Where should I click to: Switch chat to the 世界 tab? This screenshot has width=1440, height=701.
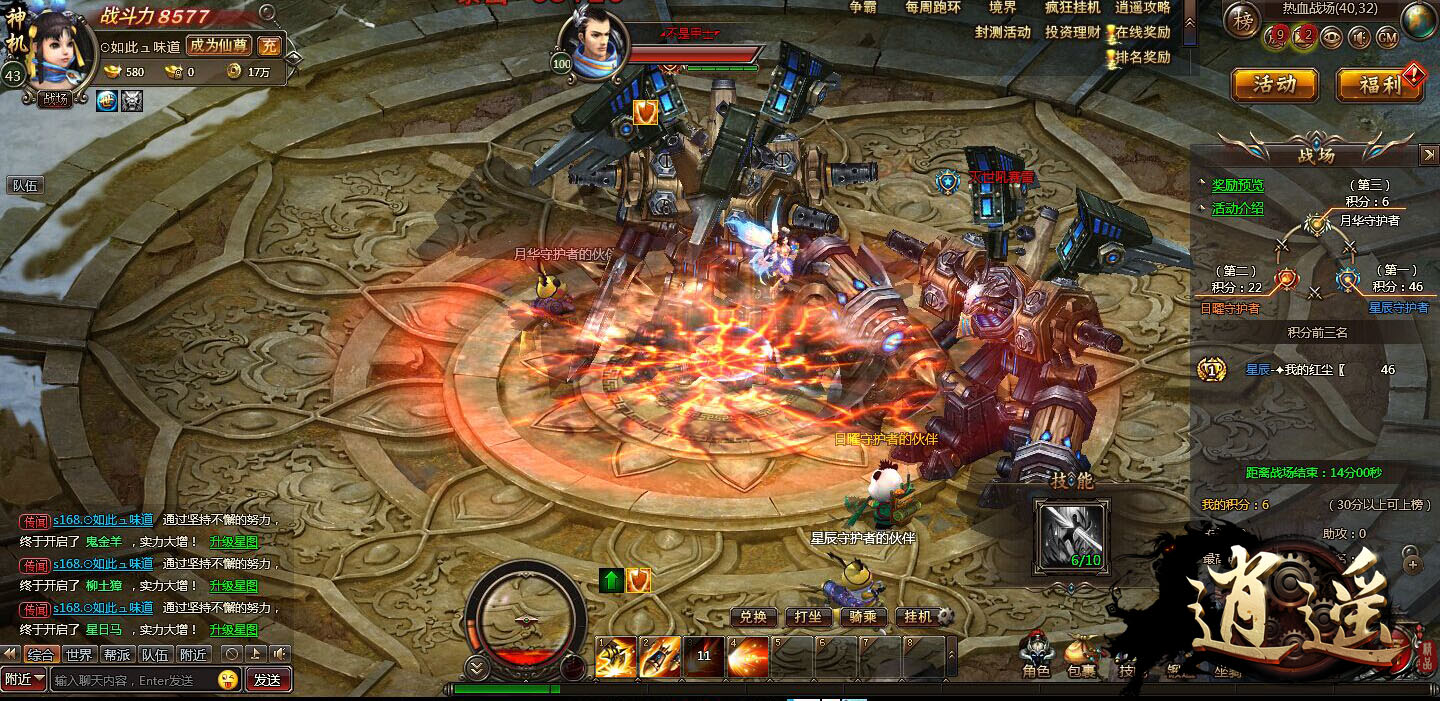coord(79,655)
